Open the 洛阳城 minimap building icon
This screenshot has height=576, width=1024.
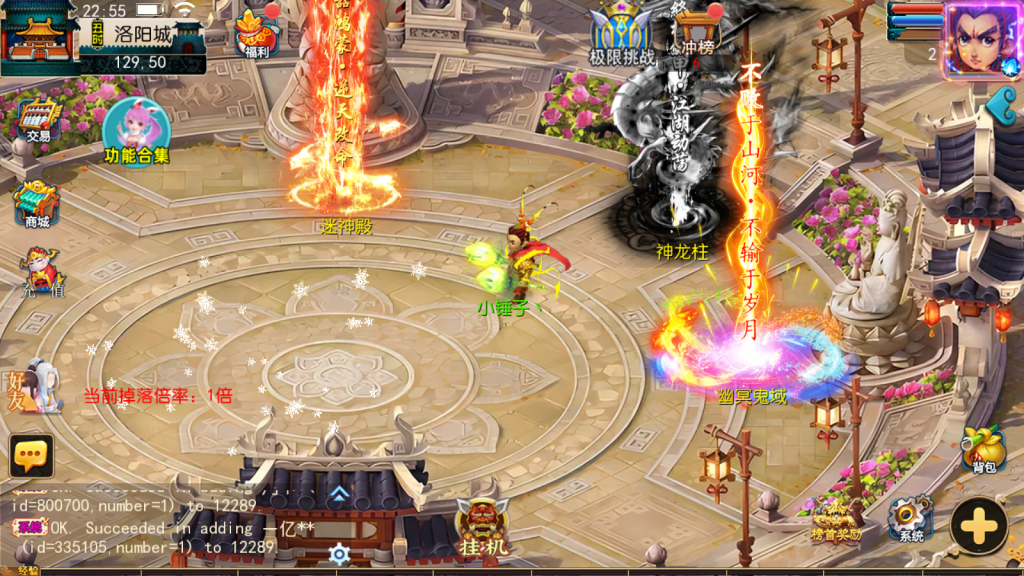(x=40, y=37)
